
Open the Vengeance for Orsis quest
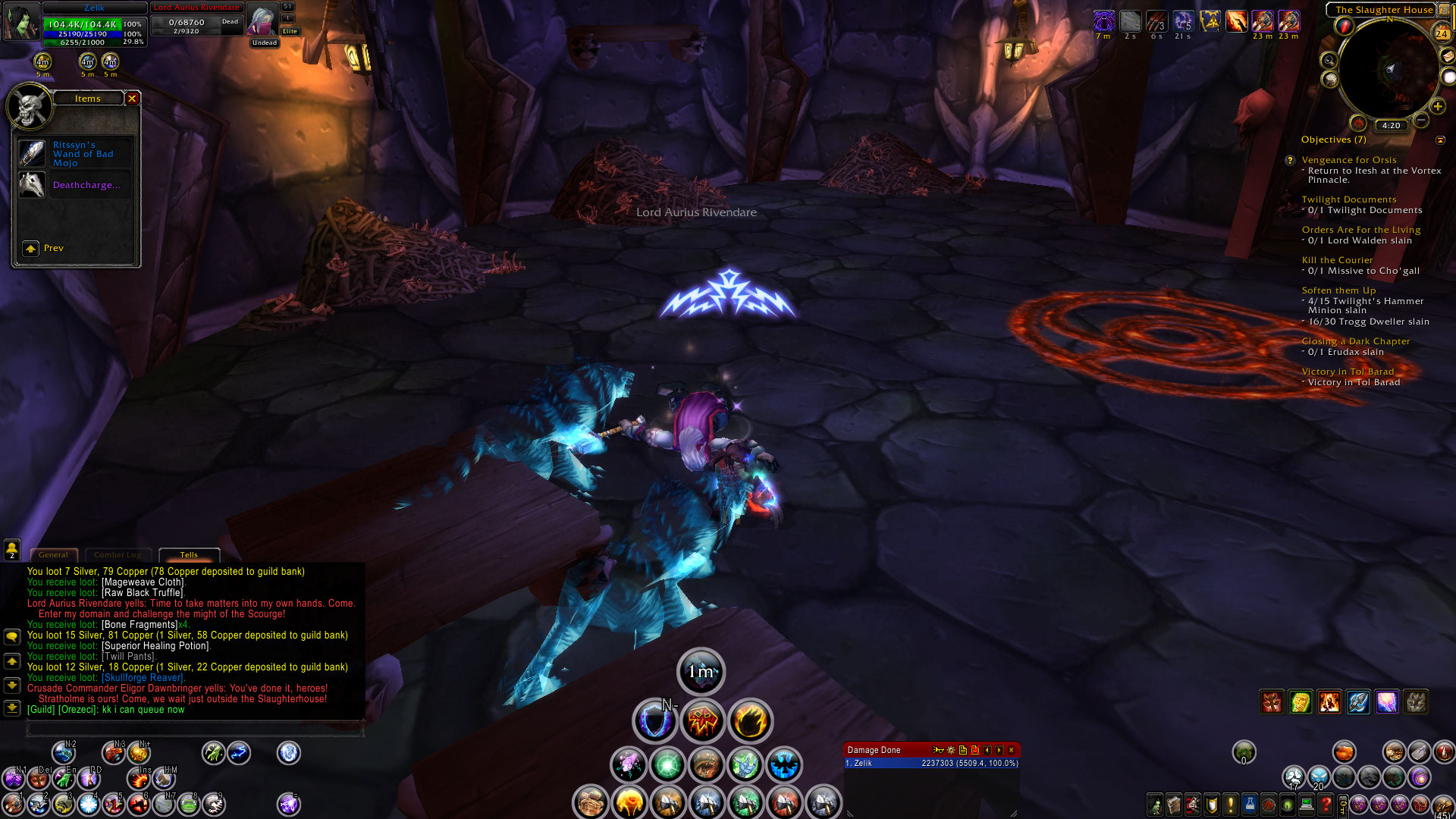[1348, 160]
